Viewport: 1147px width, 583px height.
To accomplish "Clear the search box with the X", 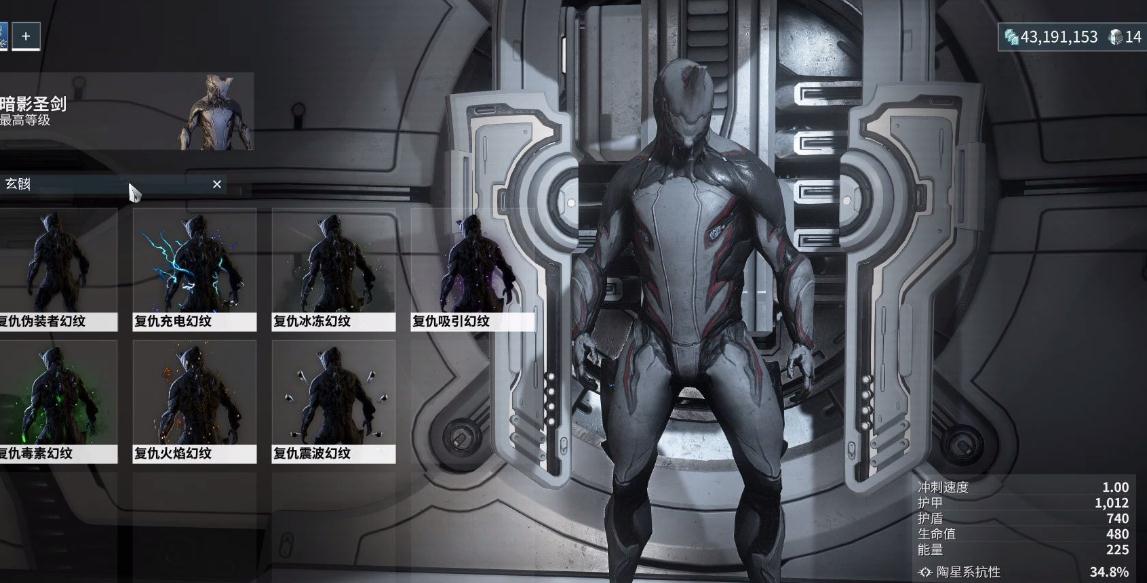I will (217, 185).
